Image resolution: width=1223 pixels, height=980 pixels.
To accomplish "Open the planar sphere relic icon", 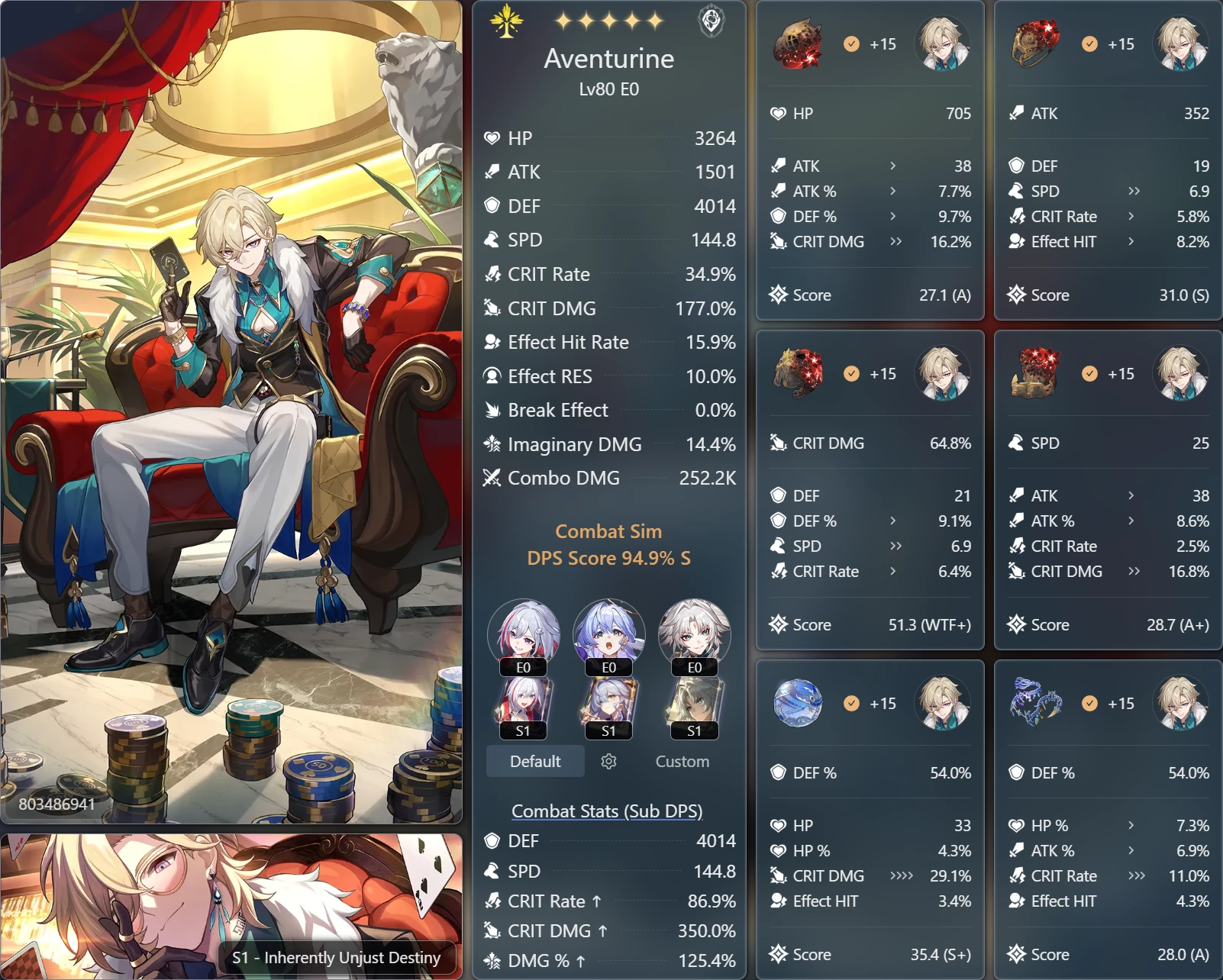I will (x=799, y=704).
